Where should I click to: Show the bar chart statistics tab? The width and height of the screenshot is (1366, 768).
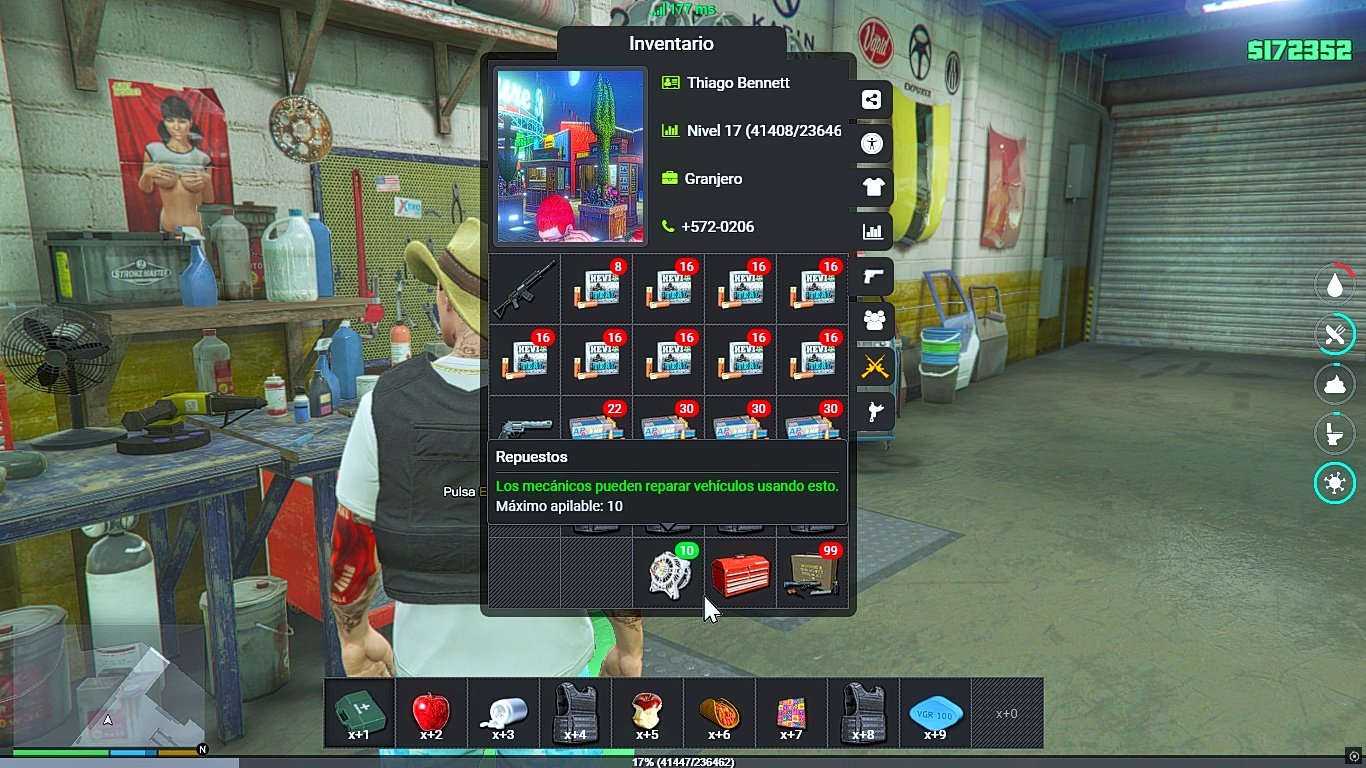click(x=873, y=232)
